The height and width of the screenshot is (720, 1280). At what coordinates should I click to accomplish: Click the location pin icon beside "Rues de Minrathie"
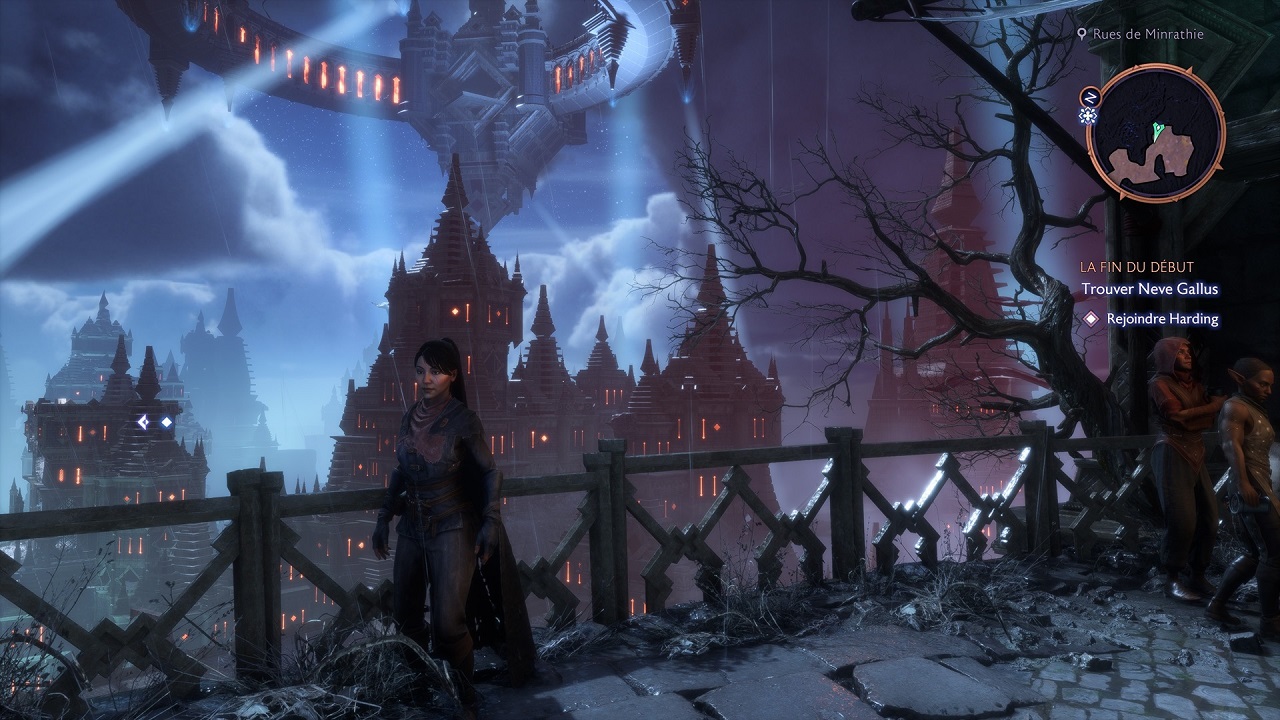tap(1083, 33)
